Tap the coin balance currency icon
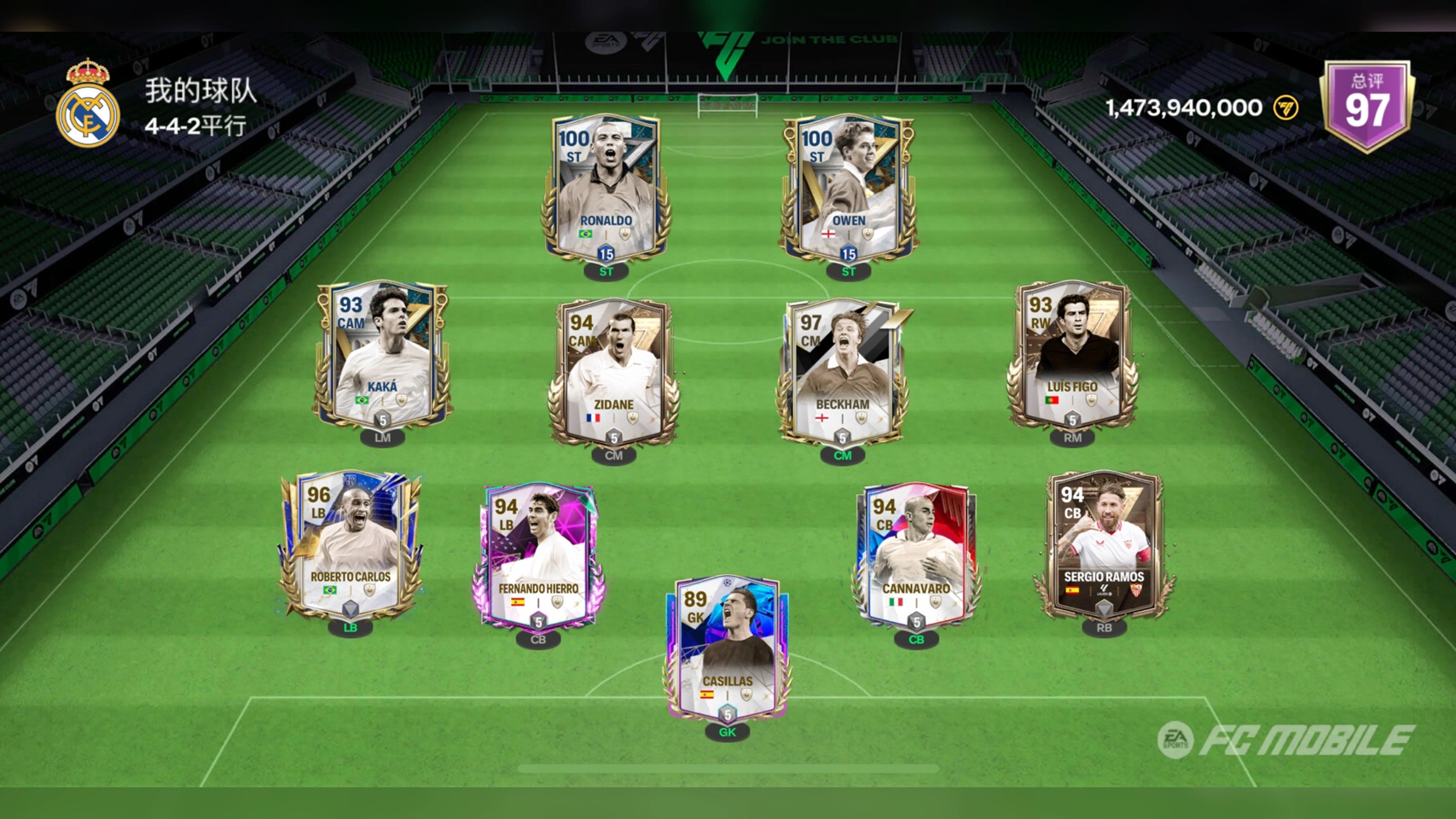This screenshot has width=1456, height=819. click(x=1285, y=107)
